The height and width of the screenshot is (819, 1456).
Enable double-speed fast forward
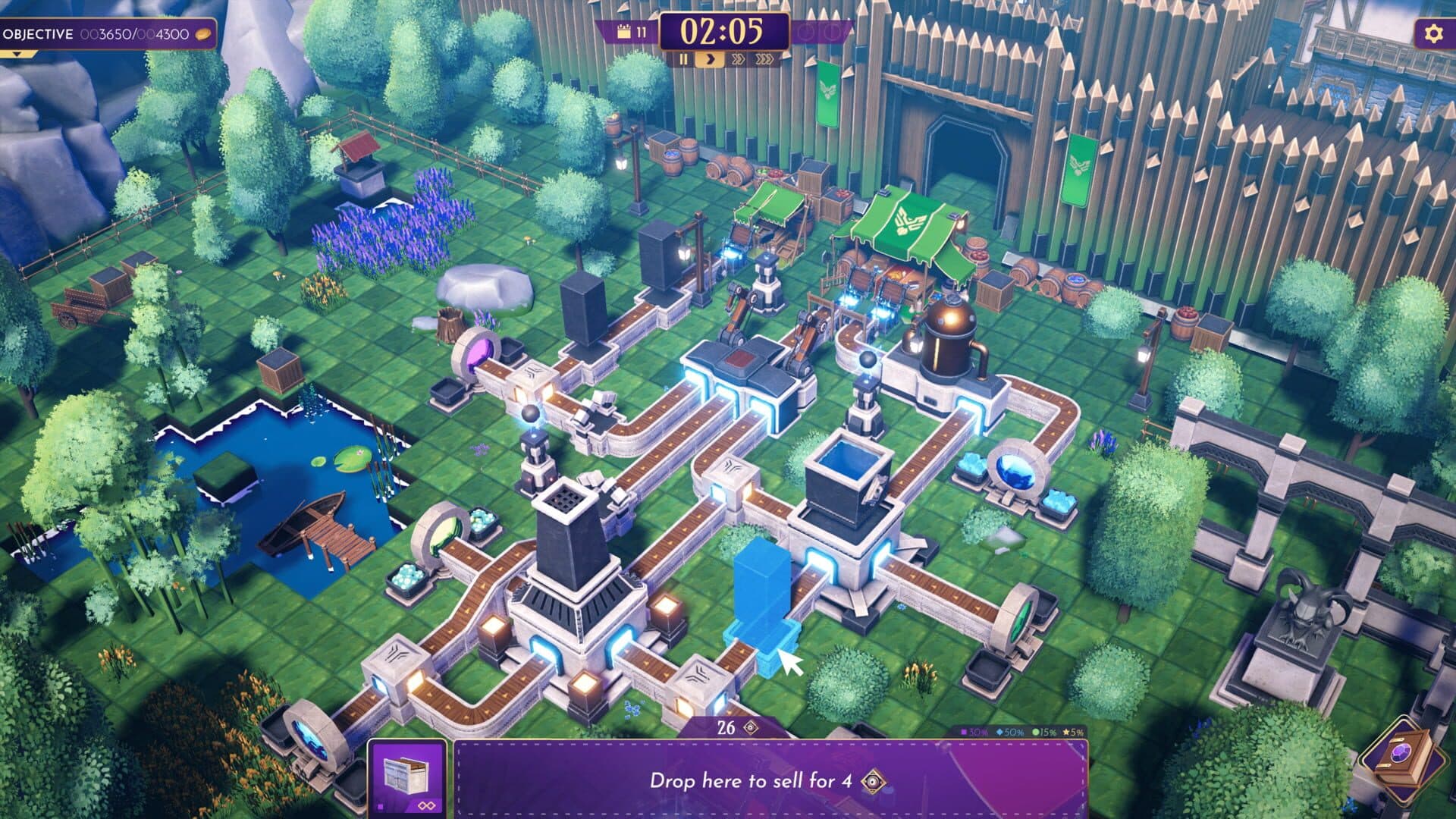point(739,59)
